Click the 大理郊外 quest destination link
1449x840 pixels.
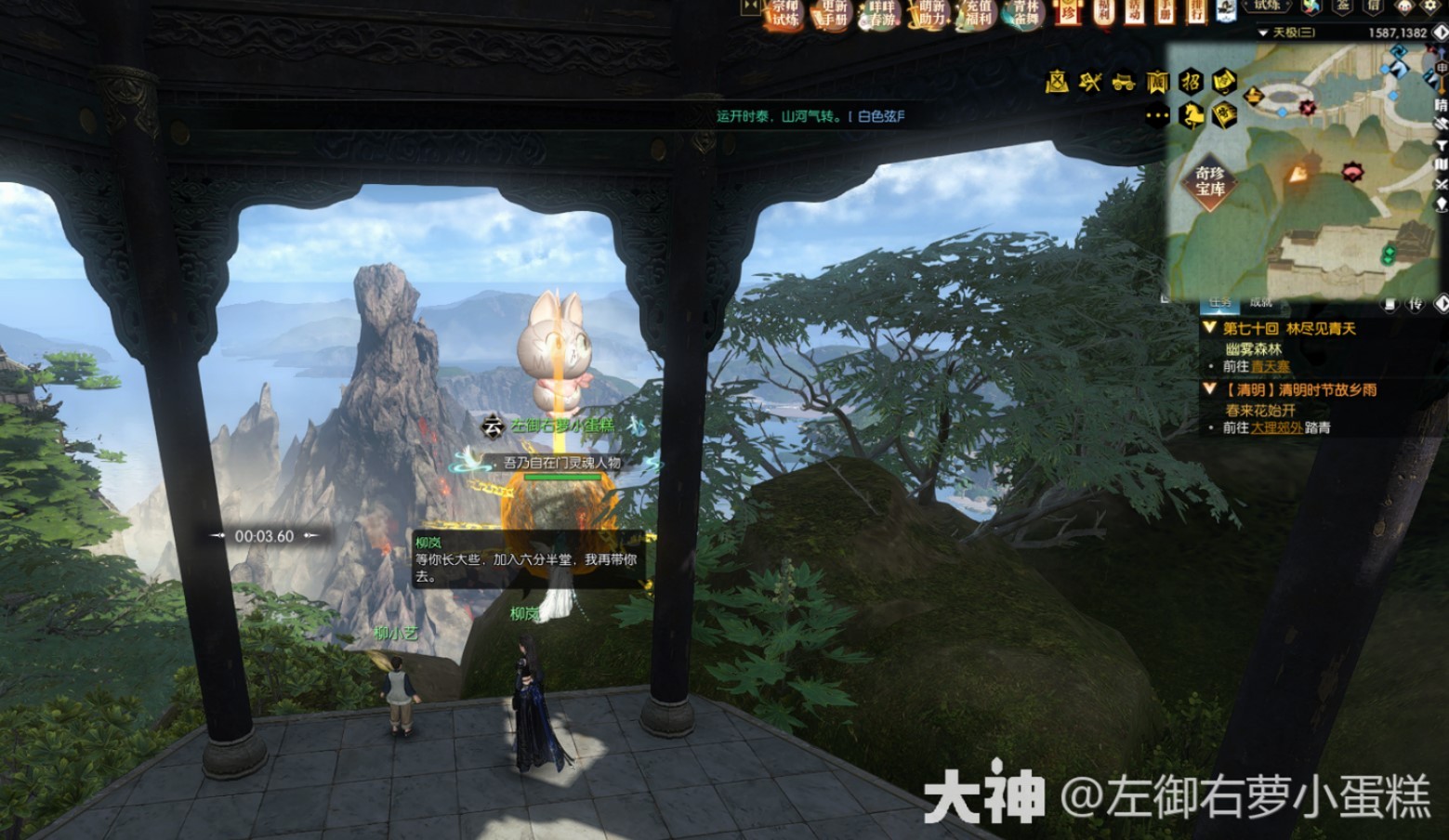pos(1275,427)
